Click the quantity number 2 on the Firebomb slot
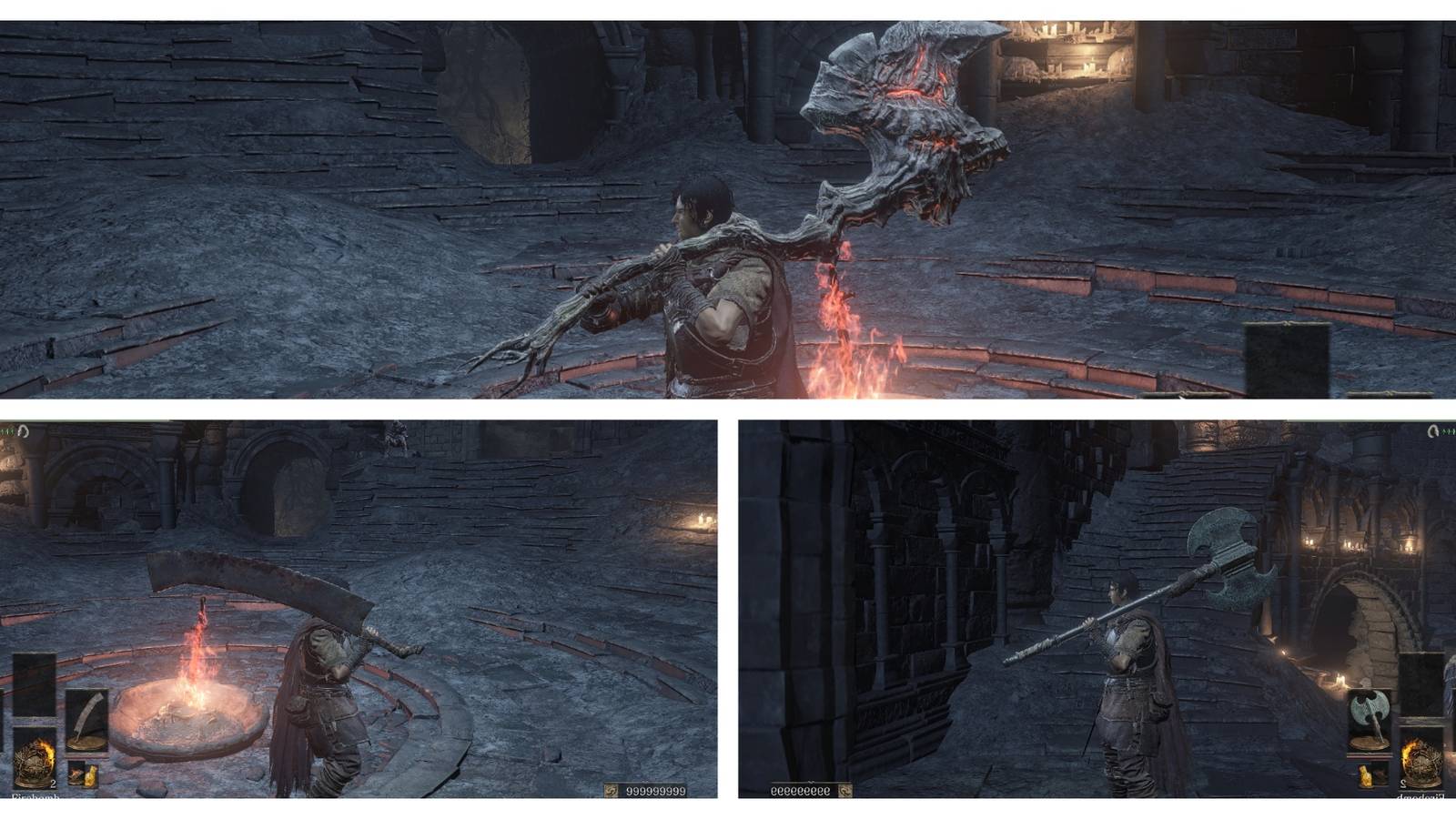1456x819 pixels. [x=53, y=784]
